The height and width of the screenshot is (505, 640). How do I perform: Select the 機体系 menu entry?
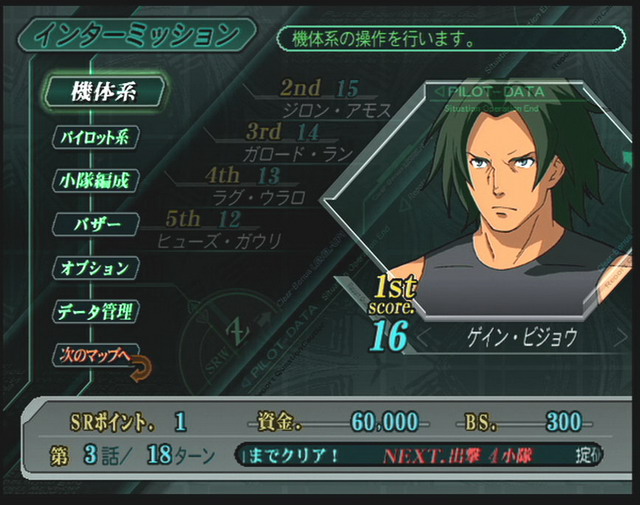[x=103, y=92]
